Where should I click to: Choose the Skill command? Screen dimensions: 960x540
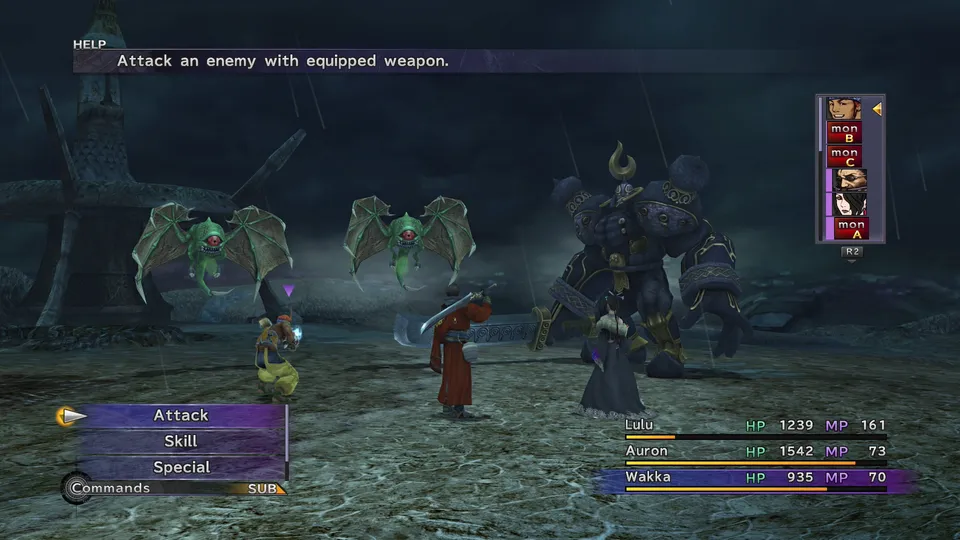[181, 441]
